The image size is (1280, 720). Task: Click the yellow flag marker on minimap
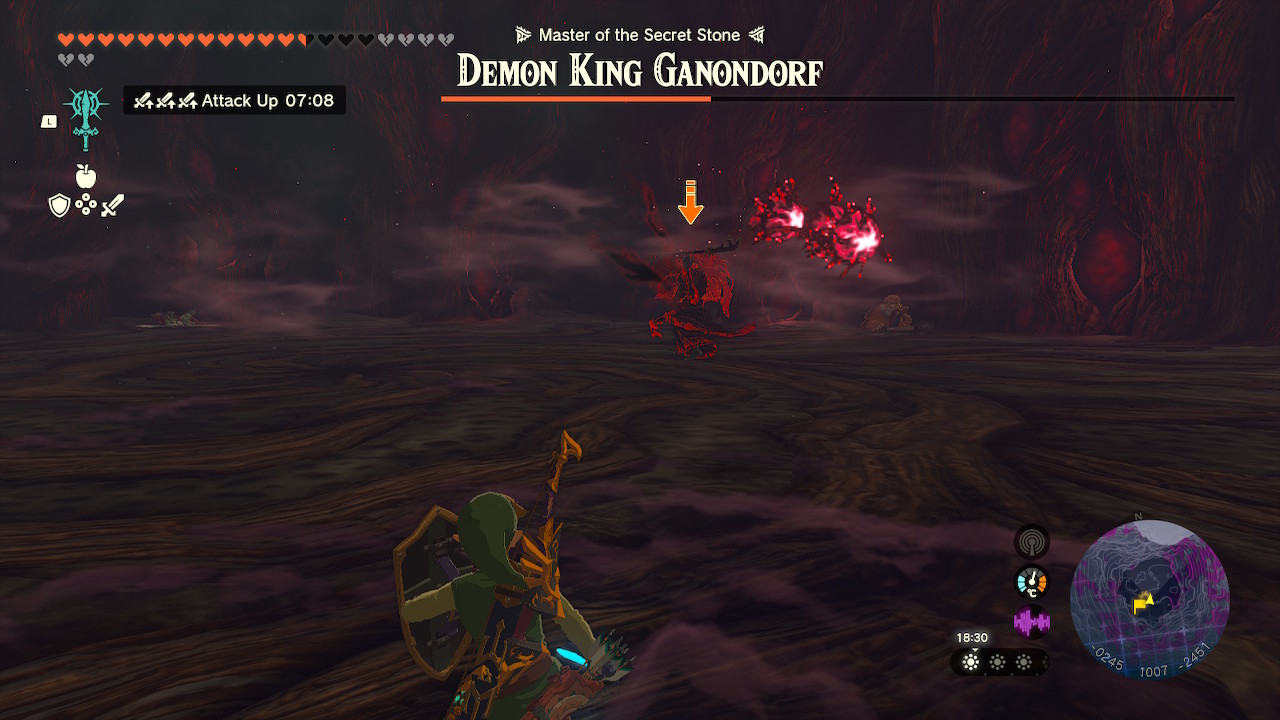[x=1141, y=604]
